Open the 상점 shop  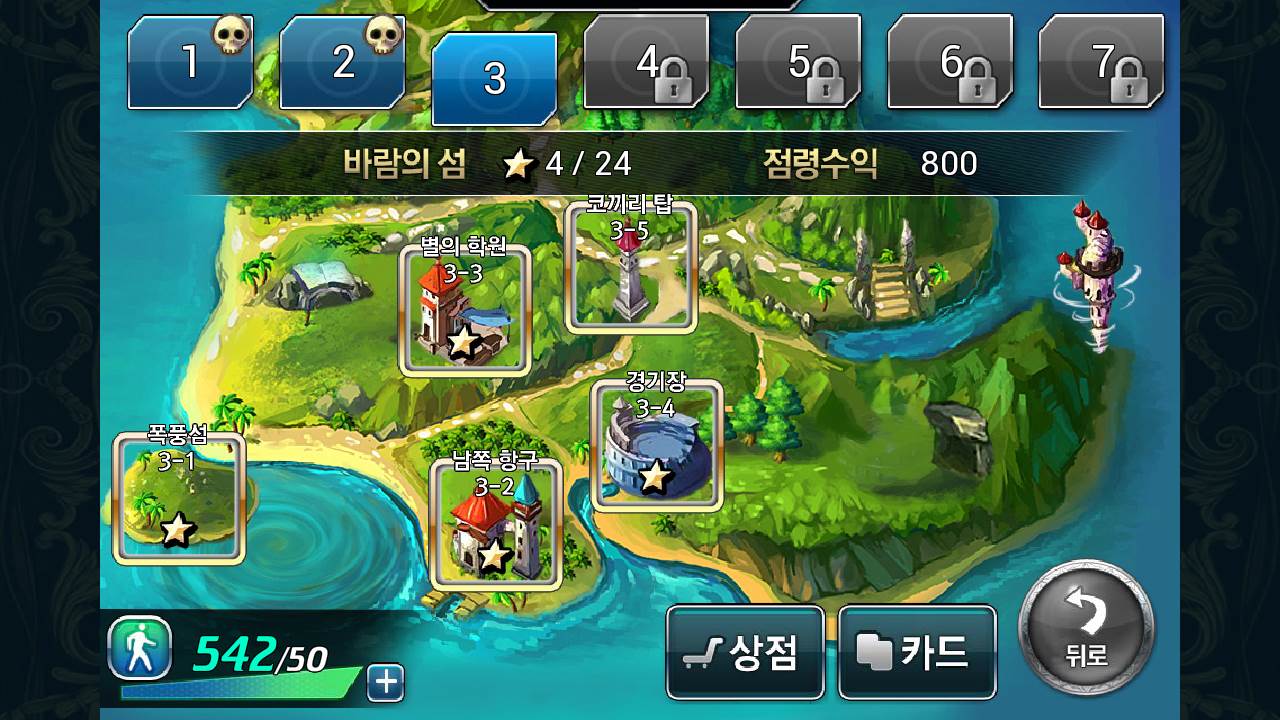click(745, 652)
